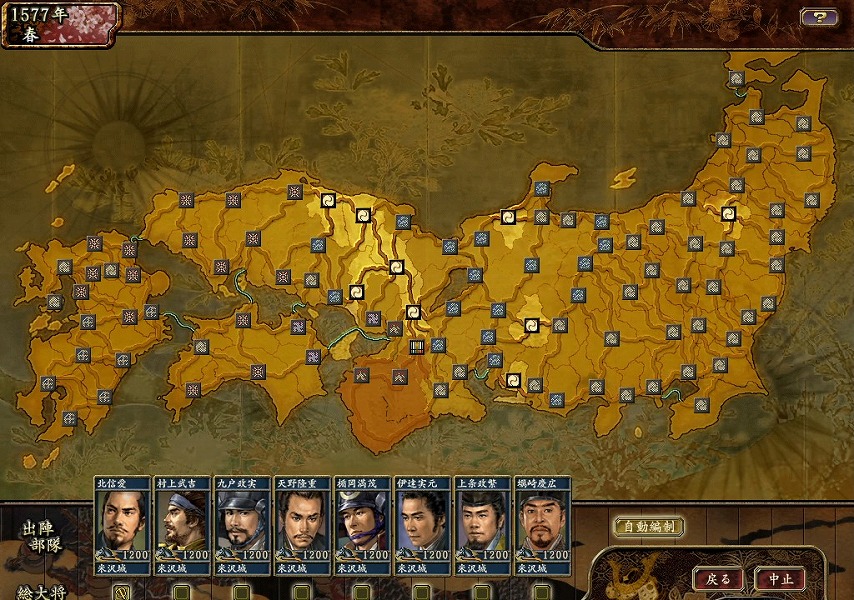The width and height of the screenshot is (854, 600).
Task: Cancel with the 中止 button
Action: [x=780, y=579]
